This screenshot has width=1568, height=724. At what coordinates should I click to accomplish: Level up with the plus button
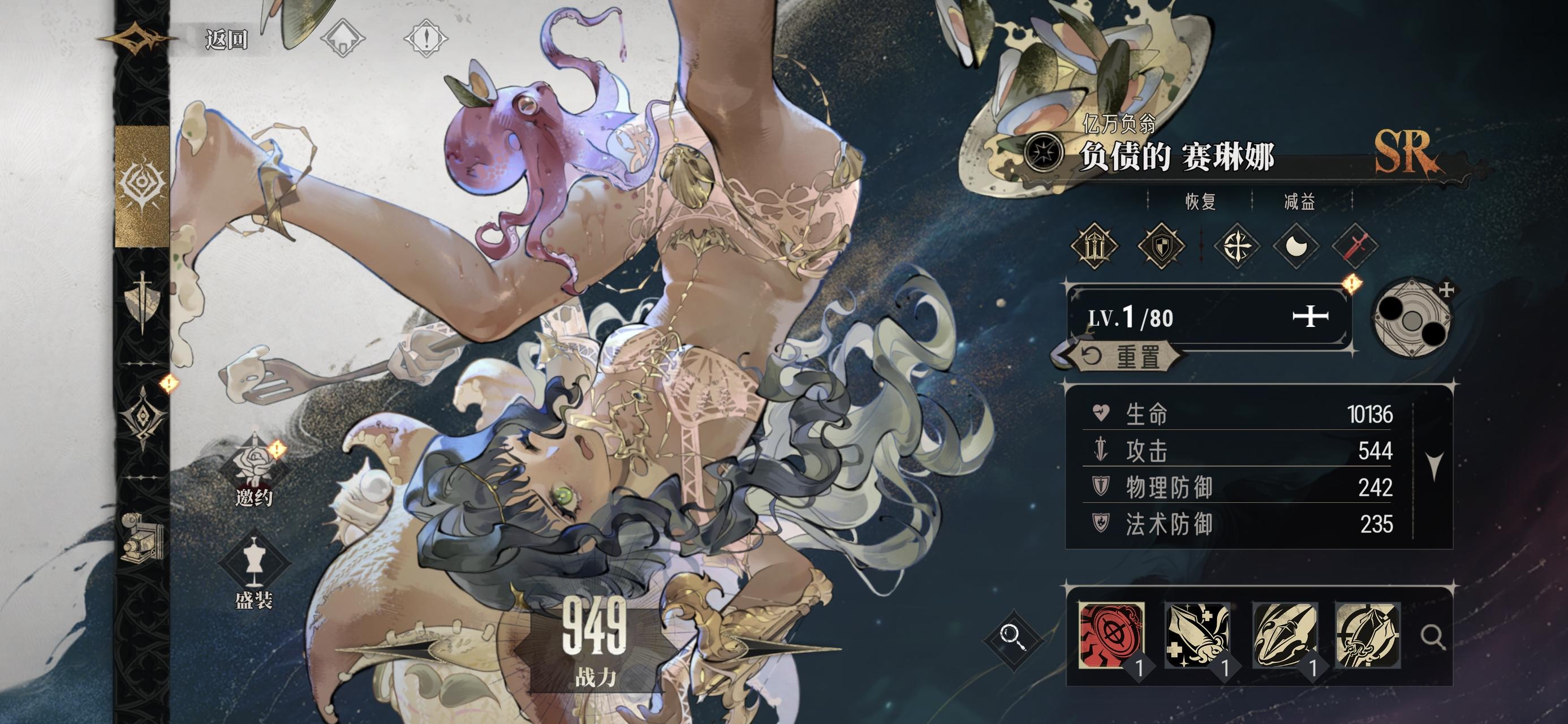click(1310, 317)
